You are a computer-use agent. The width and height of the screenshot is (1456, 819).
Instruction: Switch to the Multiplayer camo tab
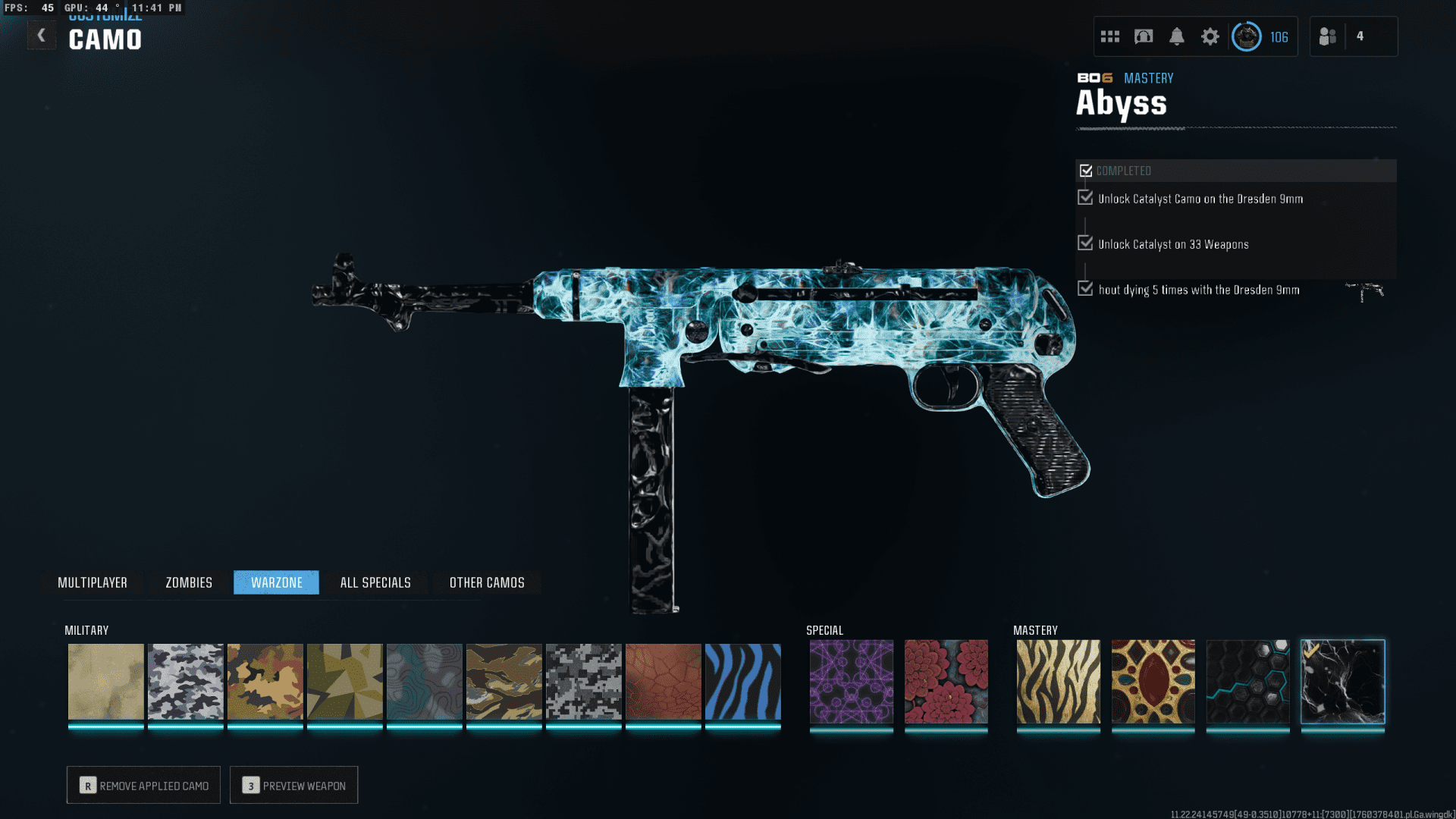coord(93,582)
